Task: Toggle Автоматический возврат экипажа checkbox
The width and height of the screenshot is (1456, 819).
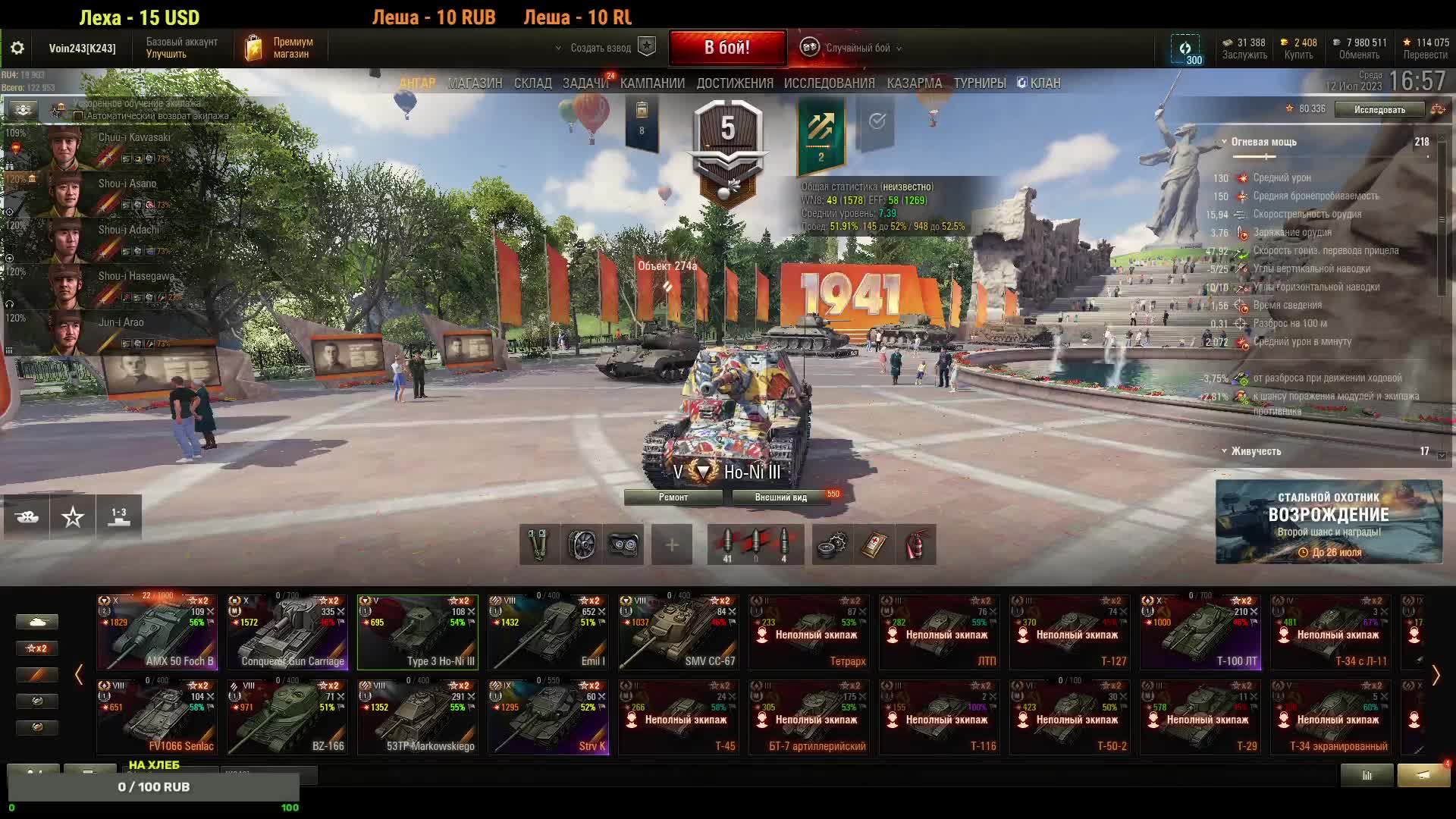Action: click(78, 116)
